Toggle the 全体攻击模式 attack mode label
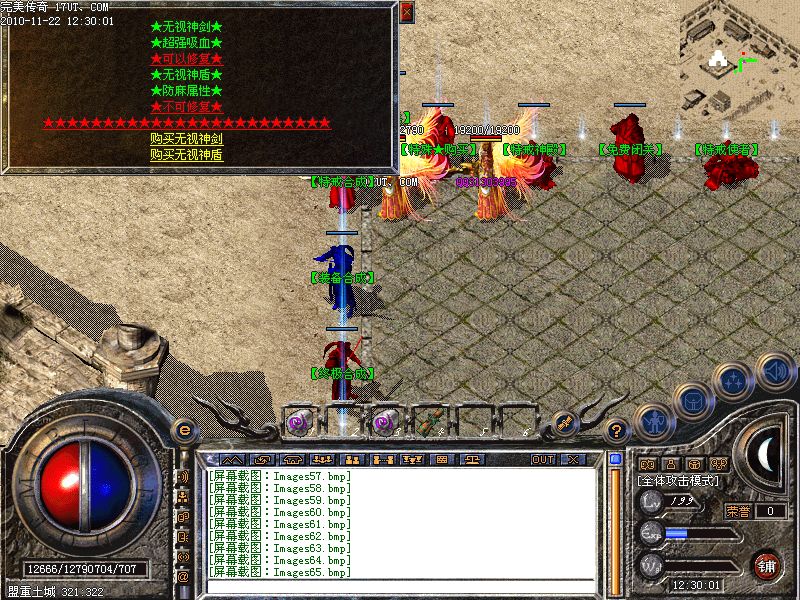This screenshot has width=800, height=600. tap(679, 481)
